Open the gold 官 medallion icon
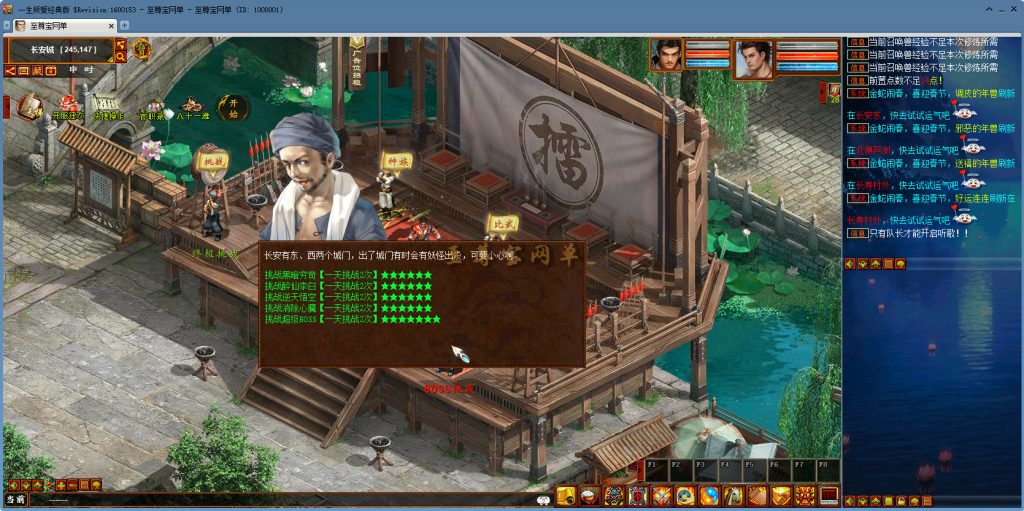 (141, 48)
